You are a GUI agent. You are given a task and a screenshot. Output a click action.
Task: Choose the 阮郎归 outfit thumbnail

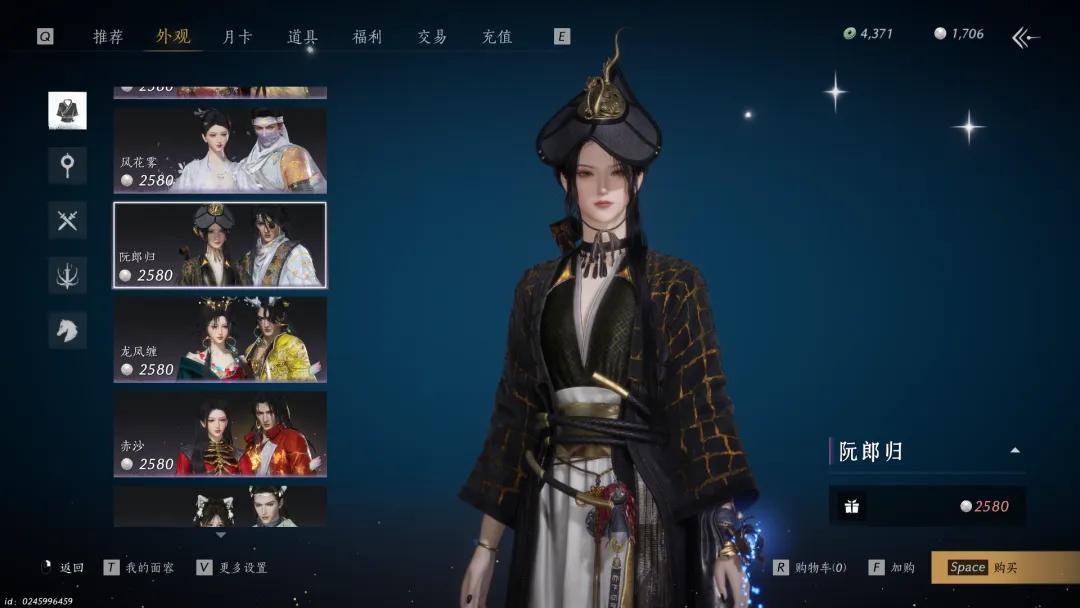pos(220,245)
